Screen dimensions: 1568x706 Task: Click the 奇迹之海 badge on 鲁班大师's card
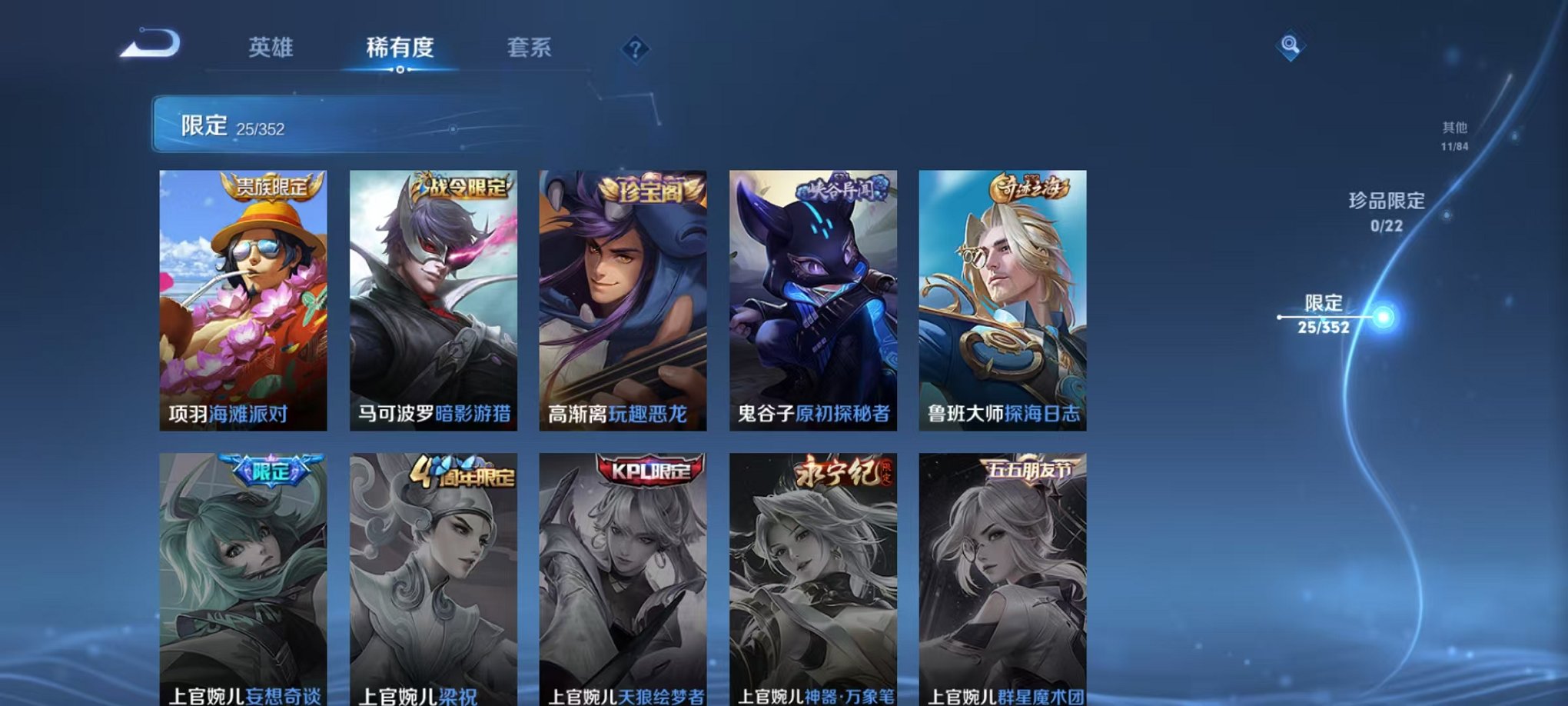[1029, 187]
